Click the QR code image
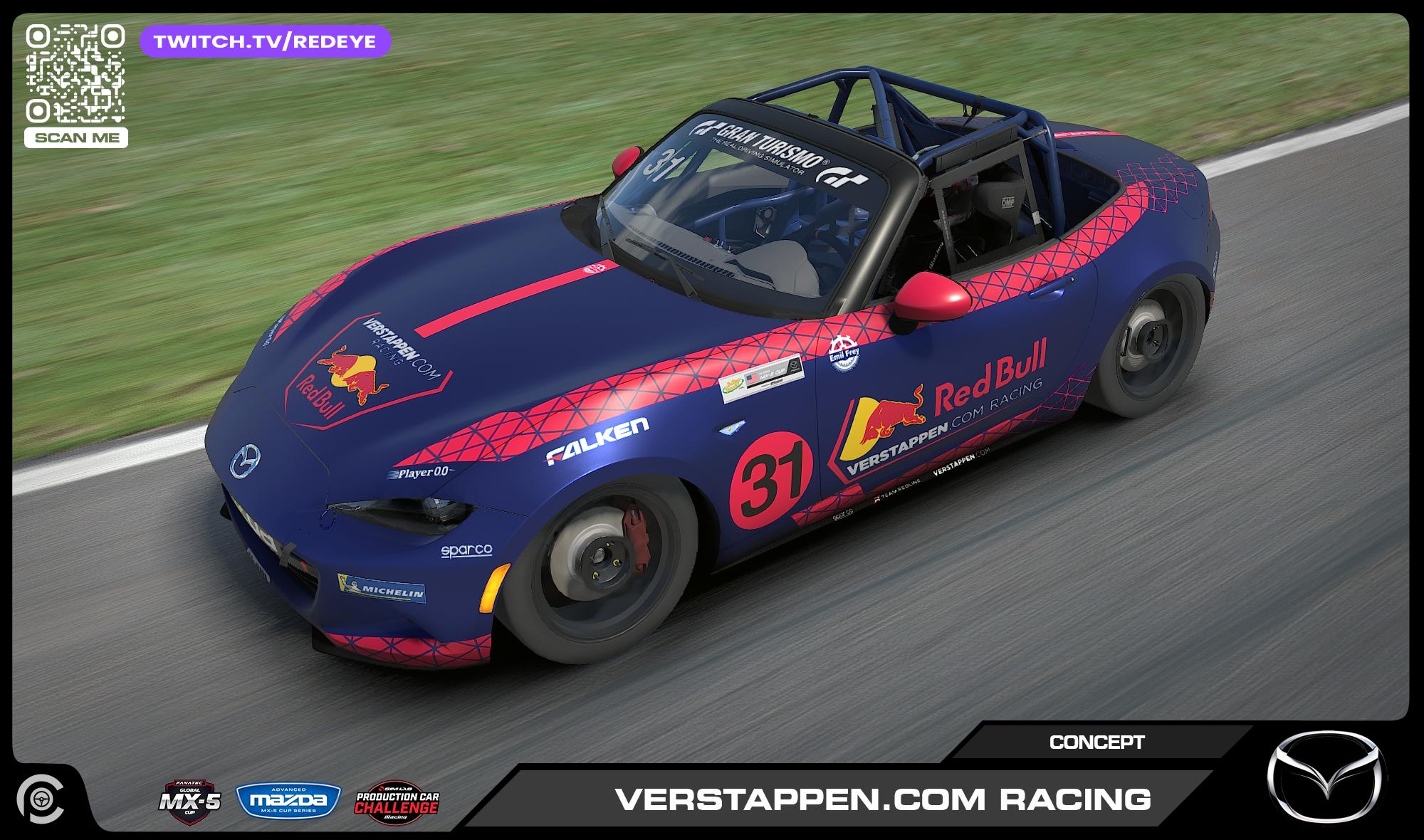This screenshot has height=840, width=1424. [75, 73]
